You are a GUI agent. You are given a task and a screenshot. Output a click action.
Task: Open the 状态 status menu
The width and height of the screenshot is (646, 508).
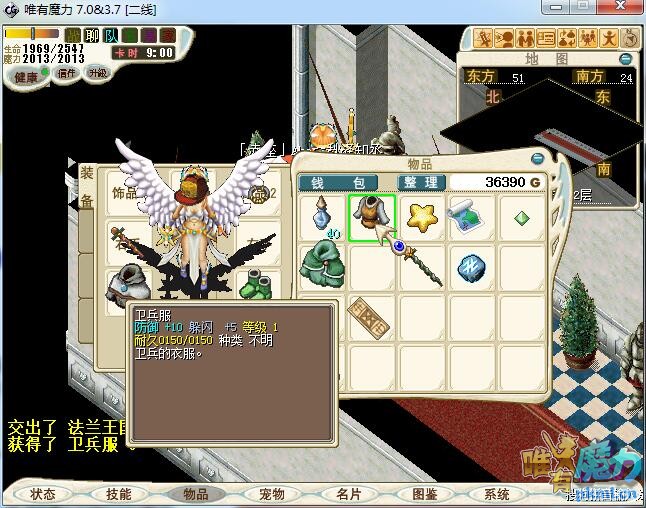pyautogui.click(x=43, y=493)
